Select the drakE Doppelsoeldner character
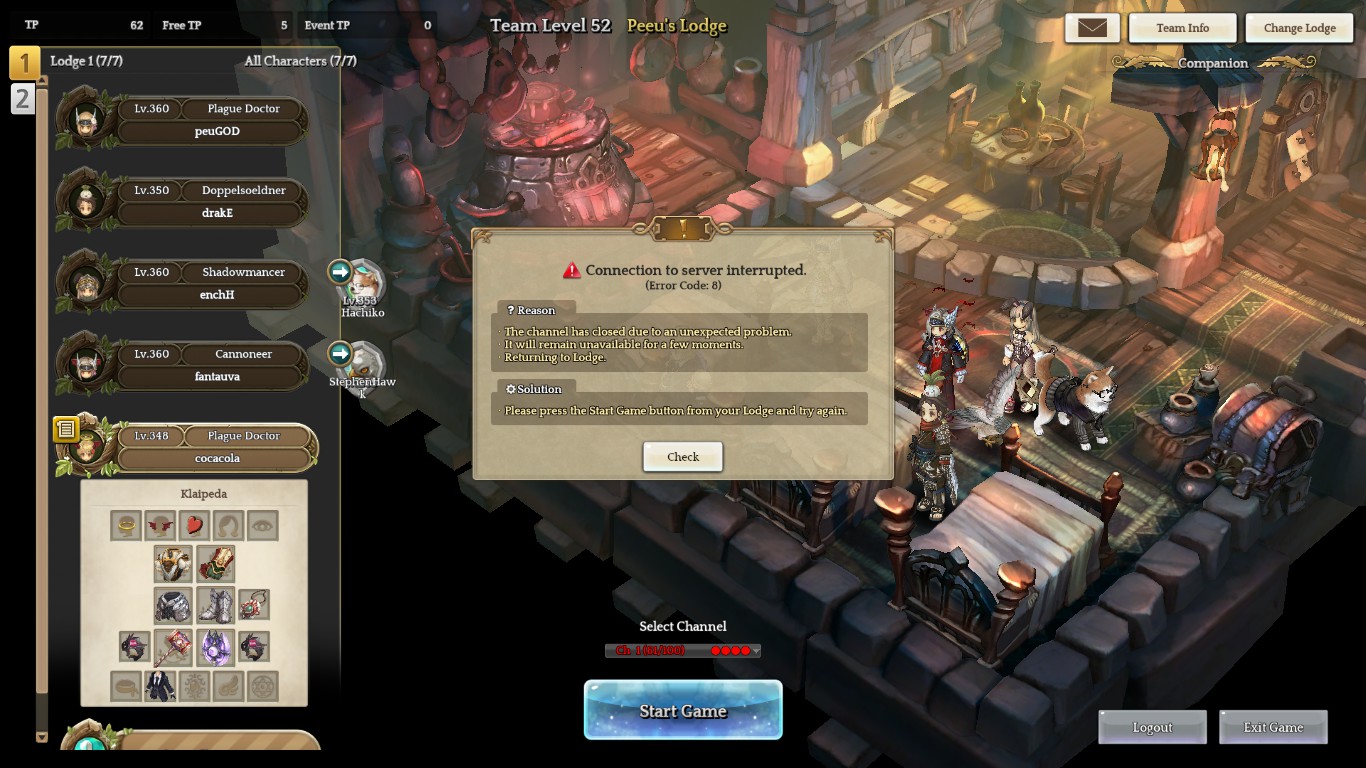 coord(210,202)
